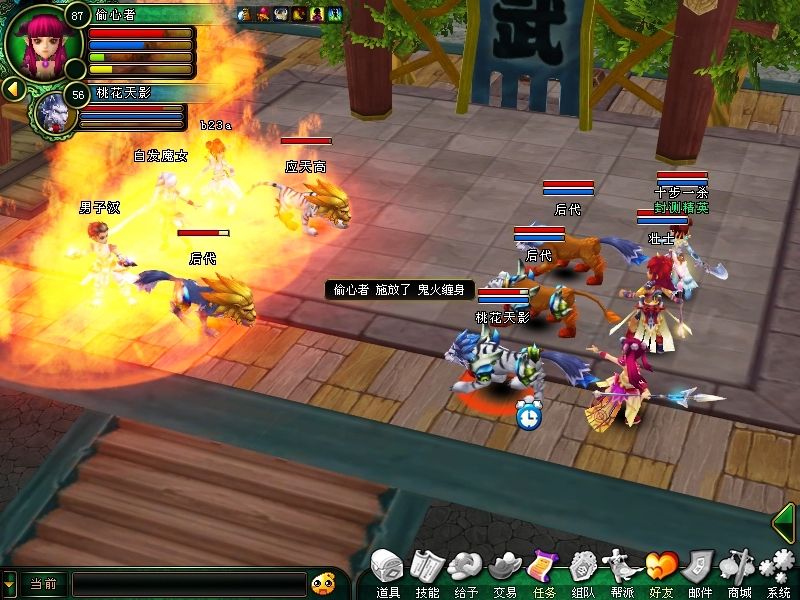Click the chat text input box
The height and width of the screenshot is (600, 800).
(189, 583)
